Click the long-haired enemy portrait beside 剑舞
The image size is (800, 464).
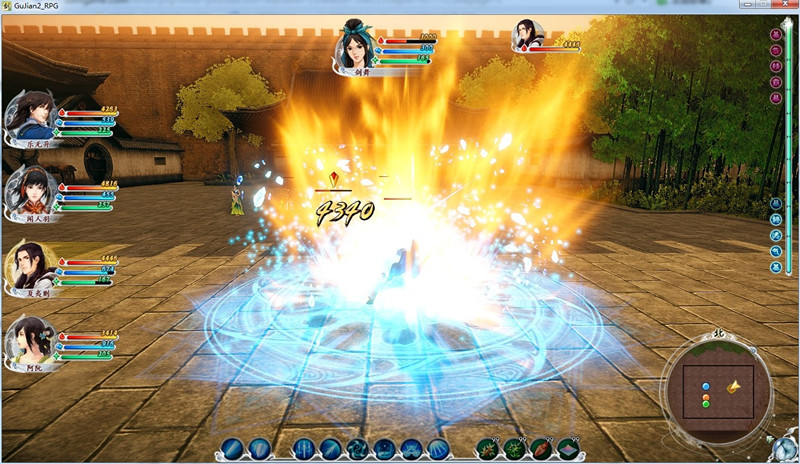(x=527, y=37)
